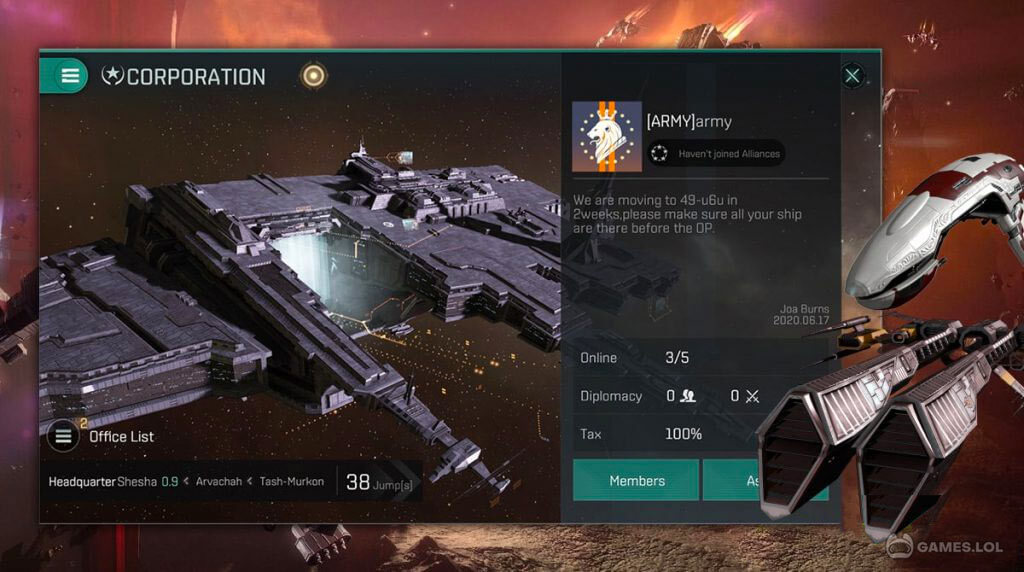
Task: Open the hamburger menu beside Corporation
Action: click(x=70, y=75)
